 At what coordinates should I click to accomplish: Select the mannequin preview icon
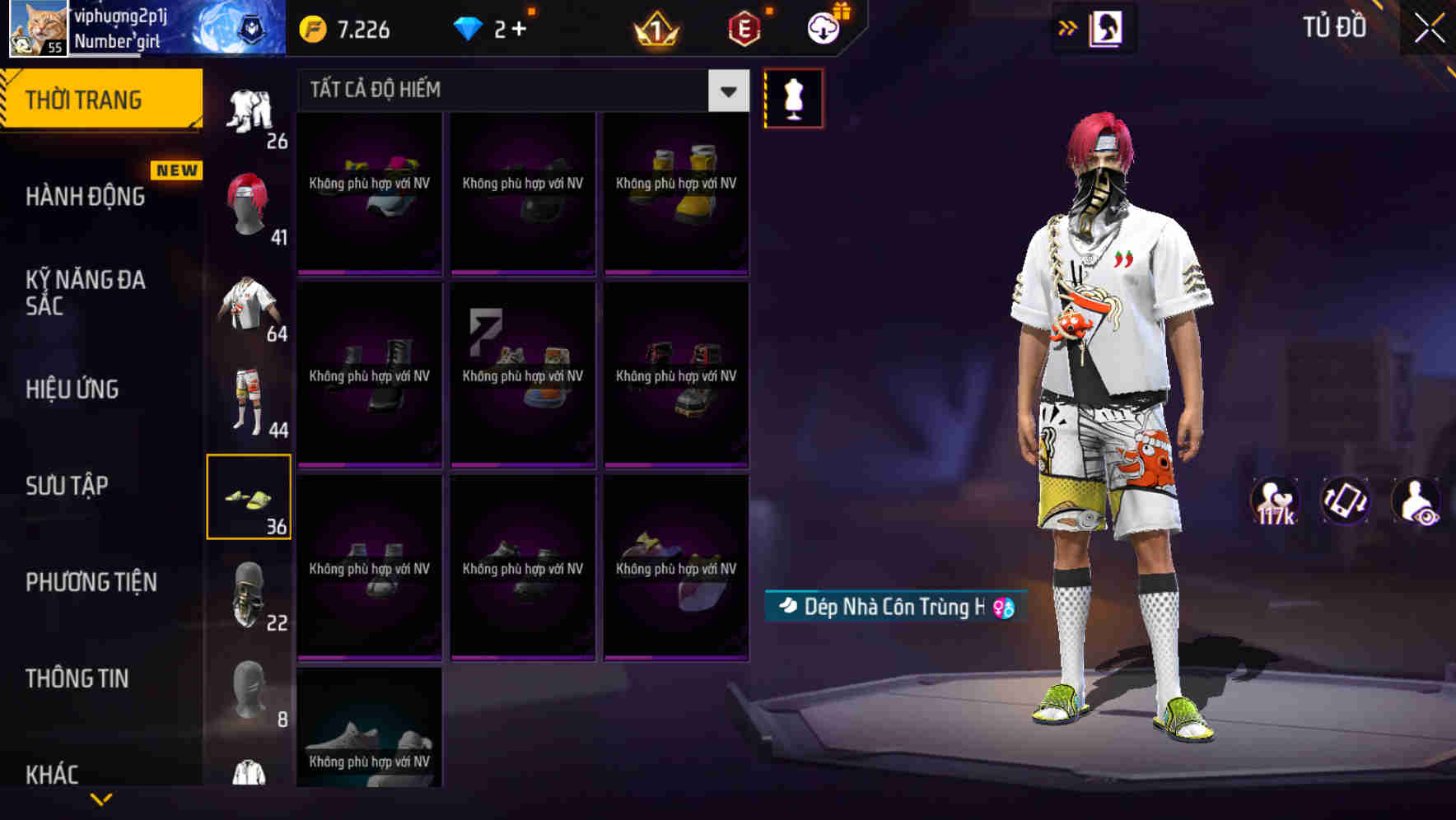point(793,97)
